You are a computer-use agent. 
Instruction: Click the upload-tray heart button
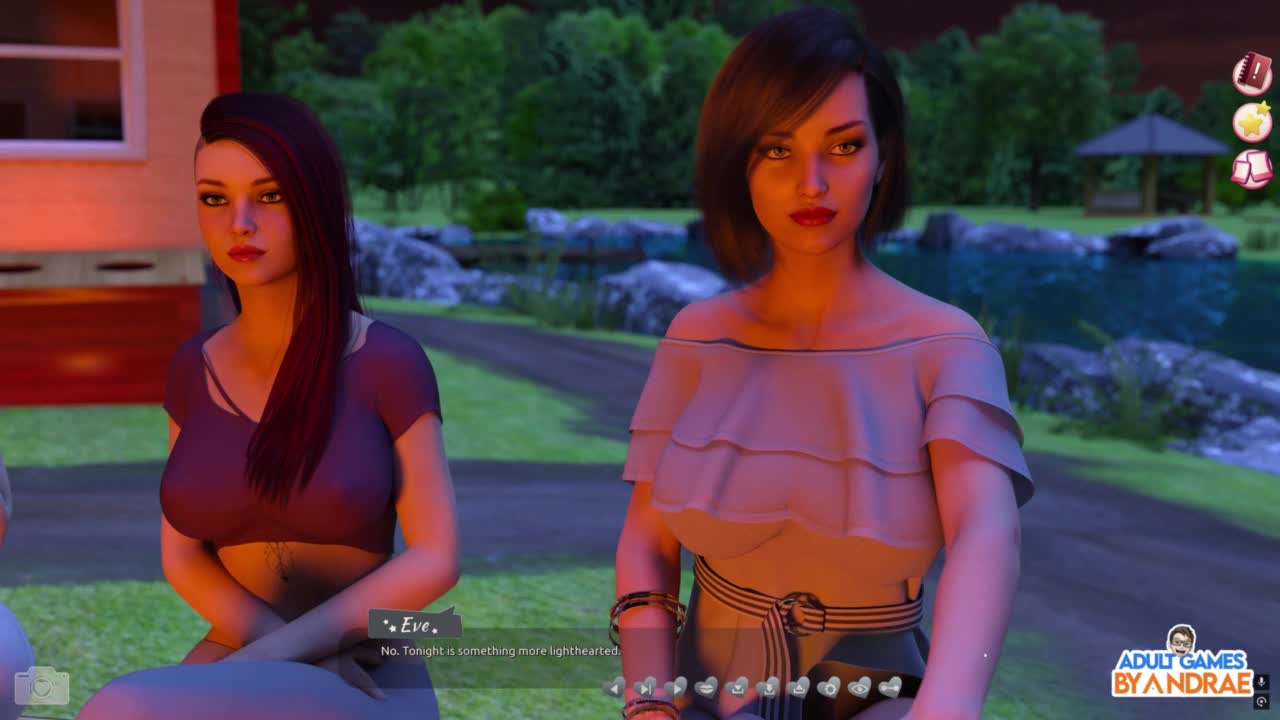(x=798, y=687)
